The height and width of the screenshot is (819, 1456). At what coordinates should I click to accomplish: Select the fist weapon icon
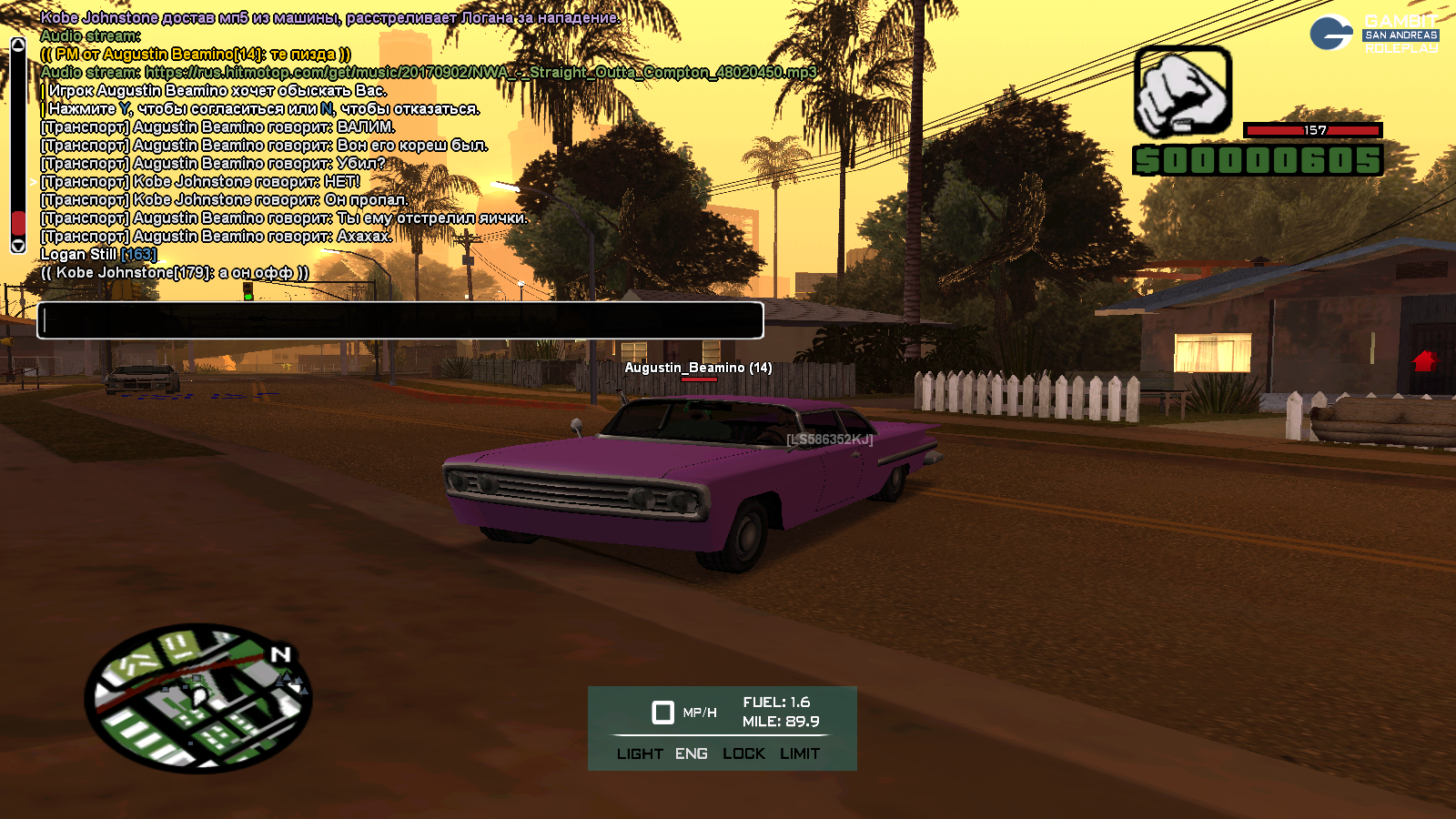[x=1182, y=92]
